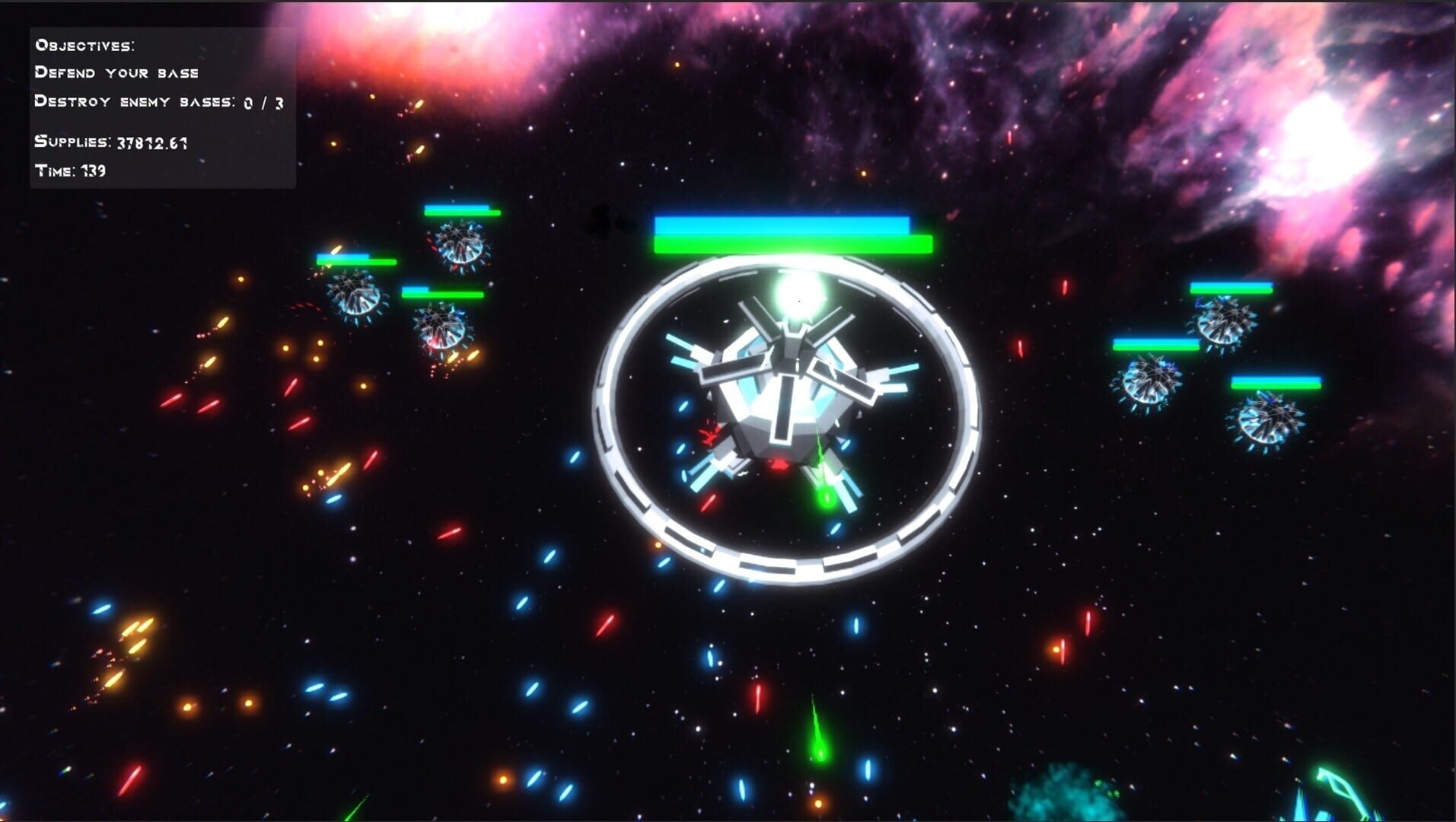Screen dimensions: 1456x822
Task: Select the Supplies amount readout
Action: (x=110, y=142)
